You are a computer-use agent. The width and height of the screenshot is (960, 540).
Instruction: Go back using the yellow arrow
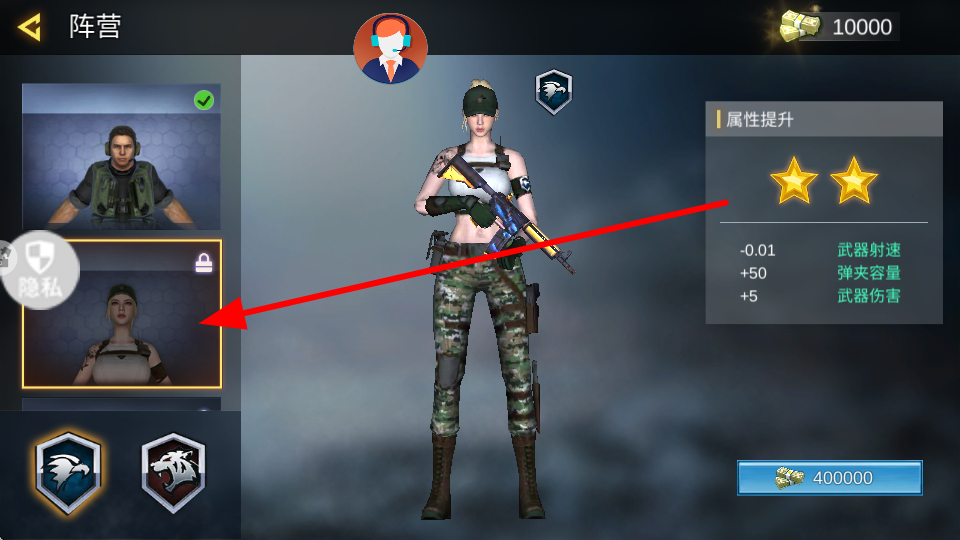click(x=30, y=27)
